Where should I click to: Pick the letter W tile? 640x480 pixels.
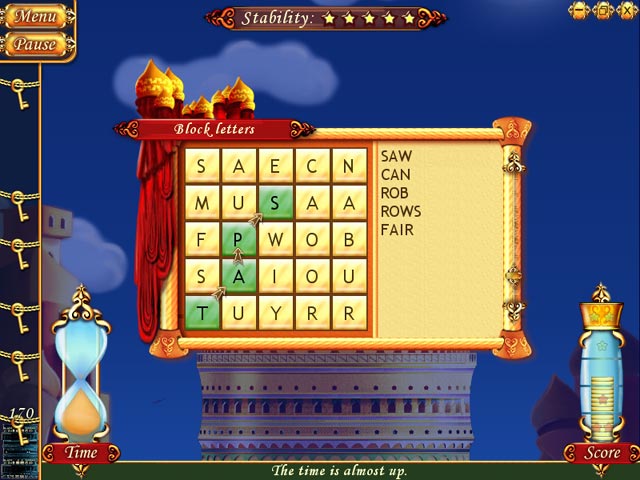click(276, 240)
